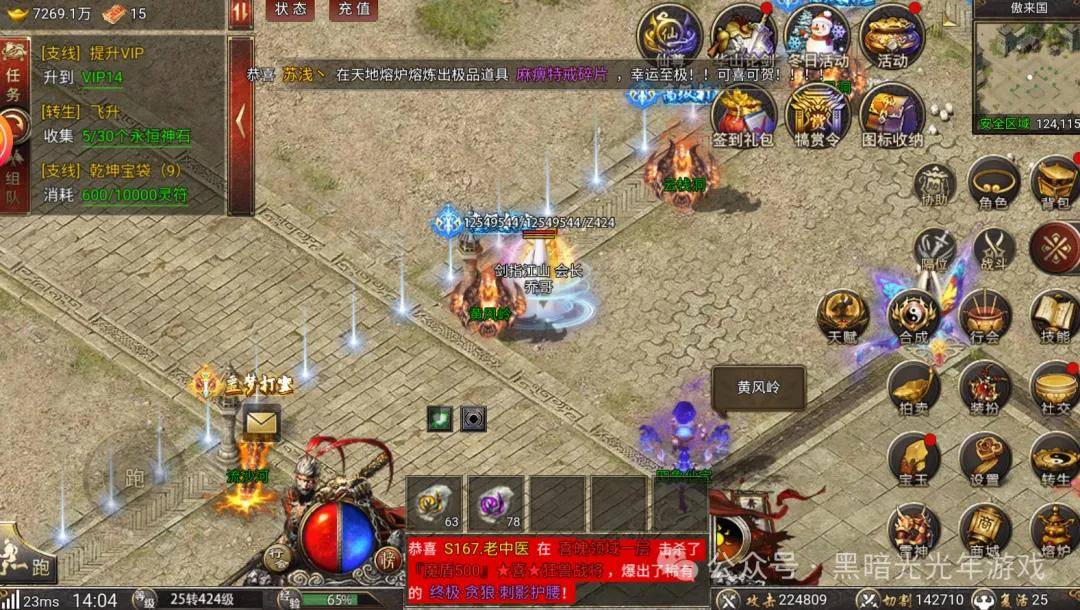The height and width of the screenshot is (610, 1080).
Task: Use the quick slot item with count 78
Action: [498, 503]
